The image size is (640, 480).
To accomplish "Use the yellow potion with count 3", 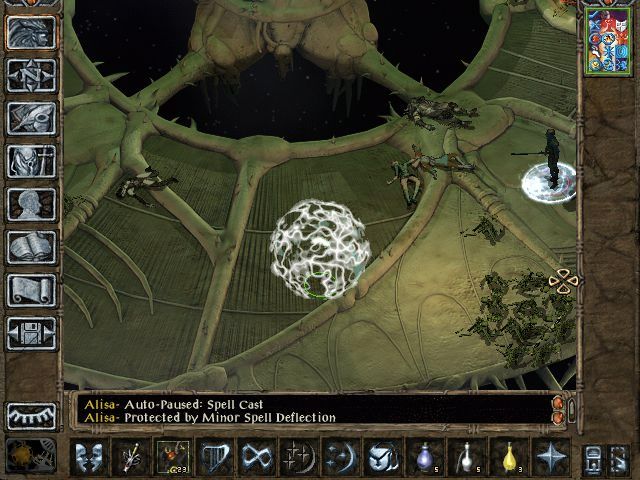I will [x=509, y=457].
